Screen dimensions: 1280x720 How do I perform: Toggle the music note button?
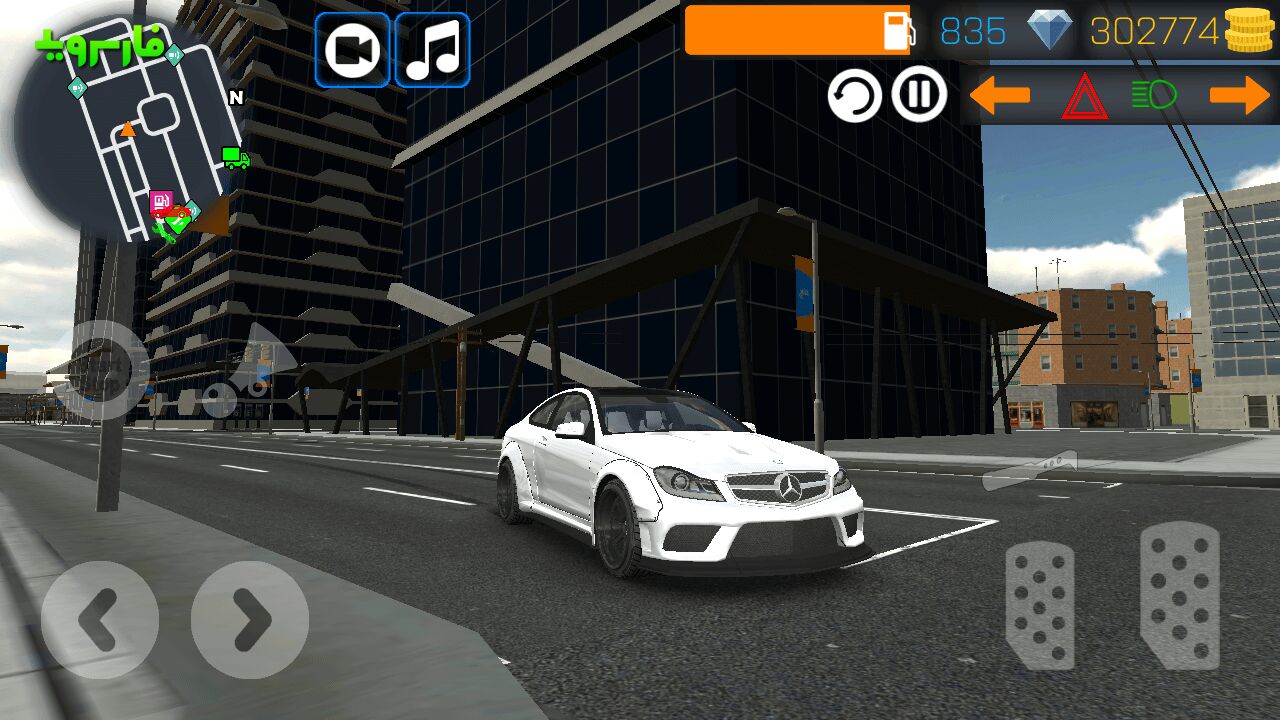point(432,50)
